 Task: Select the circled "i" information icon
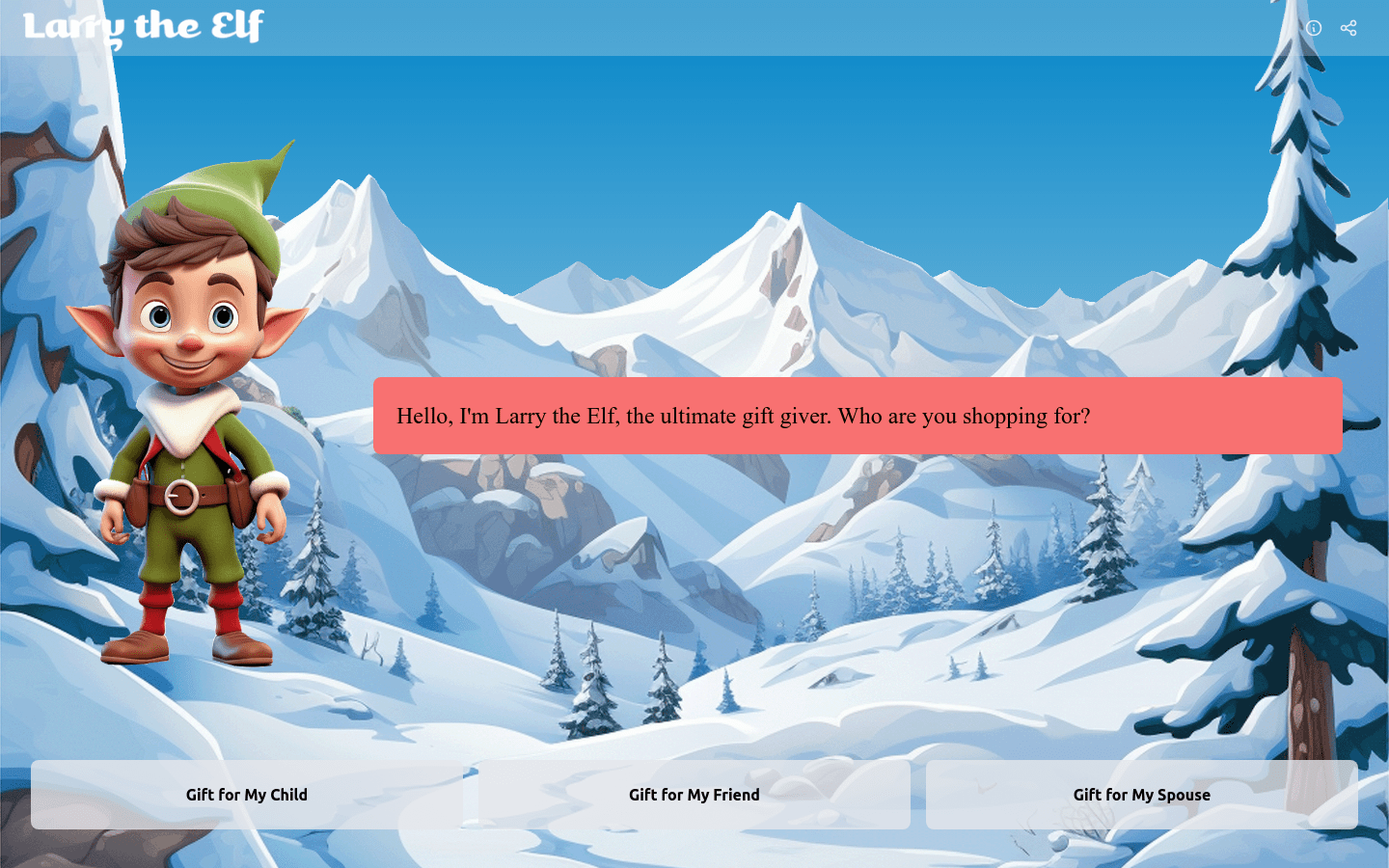(1313, 28)
